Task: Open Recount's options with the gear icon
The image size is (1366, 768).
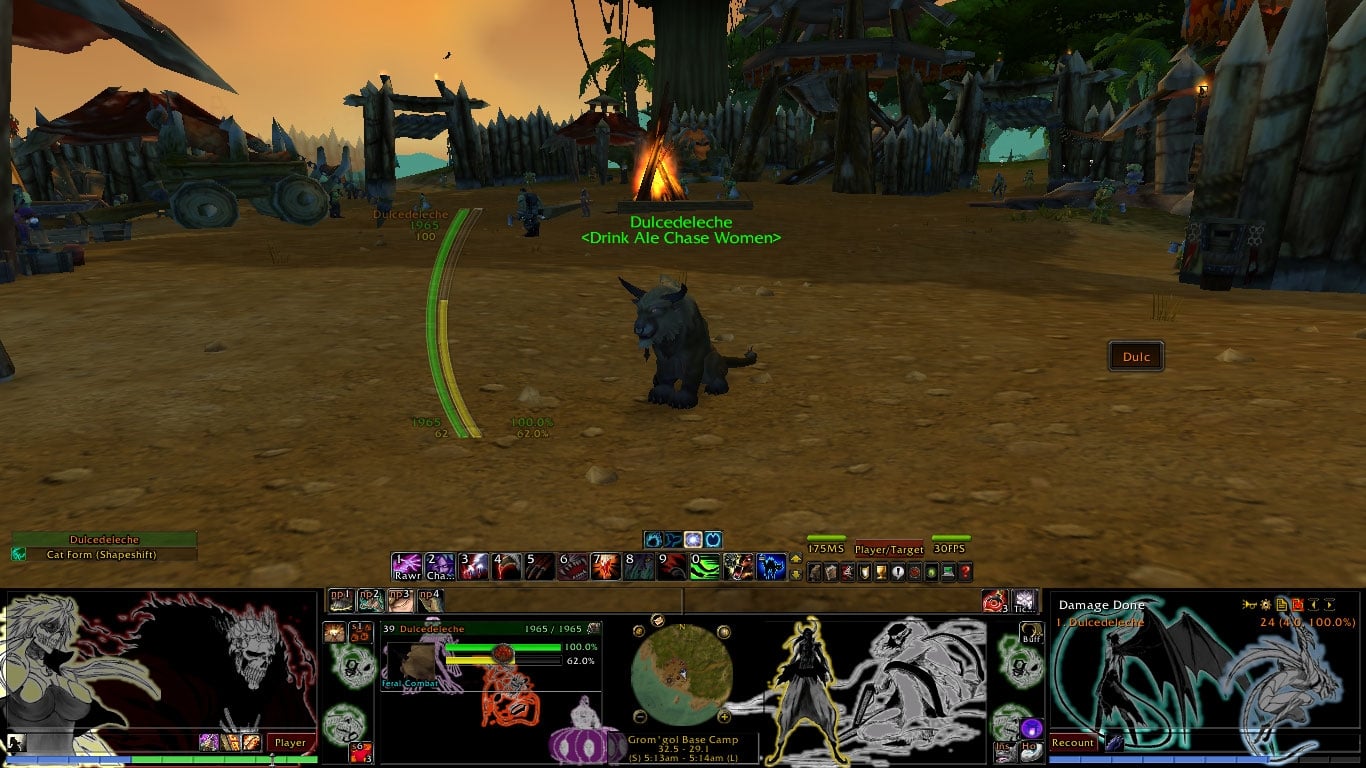Action: coord(1266,604)
